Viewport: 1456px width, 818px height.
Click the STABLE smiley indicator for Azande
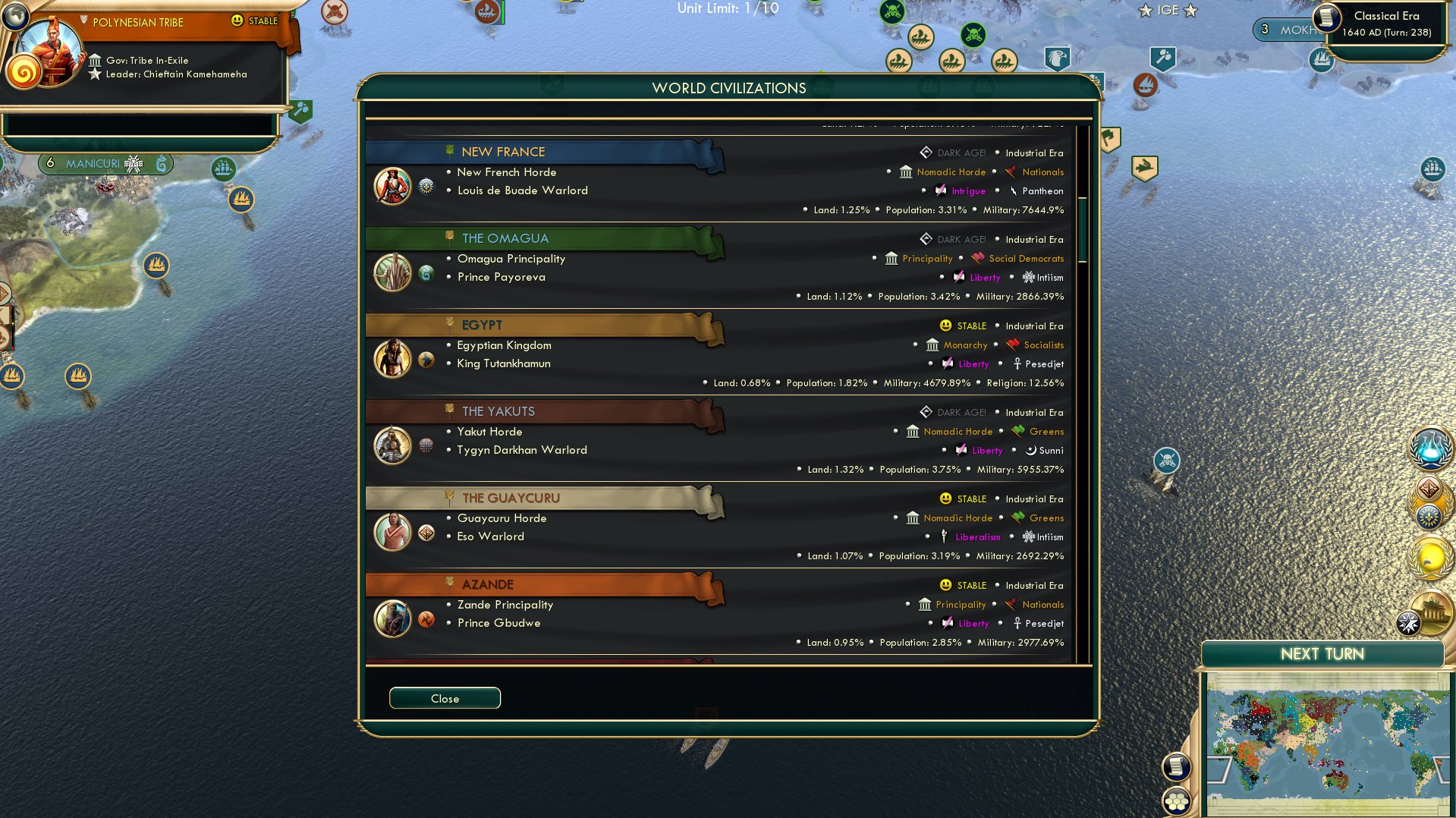point(945,585)
